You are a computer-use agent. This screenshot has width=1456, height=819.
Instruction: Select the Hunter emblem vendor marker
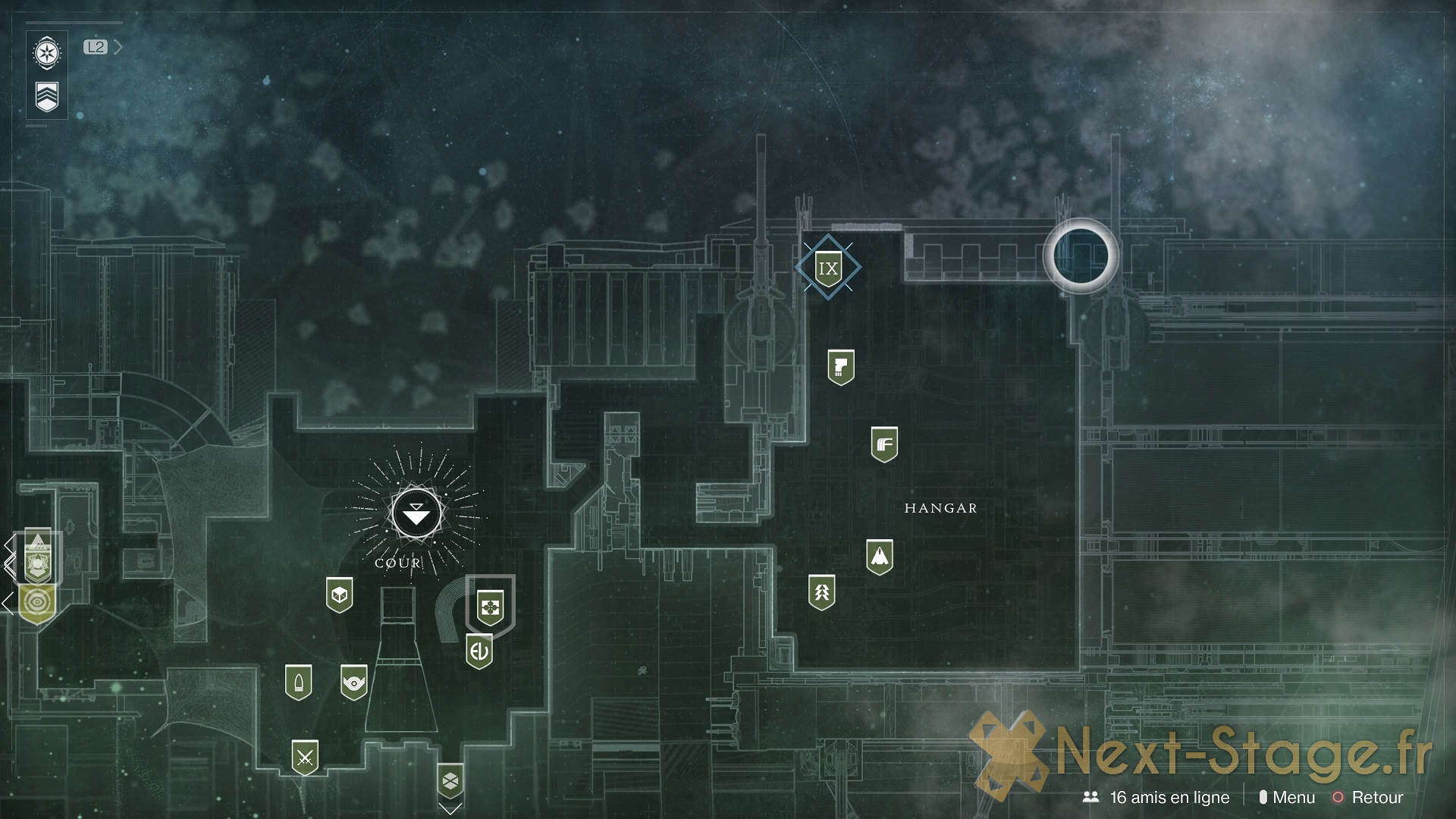[x=822, y=592]
